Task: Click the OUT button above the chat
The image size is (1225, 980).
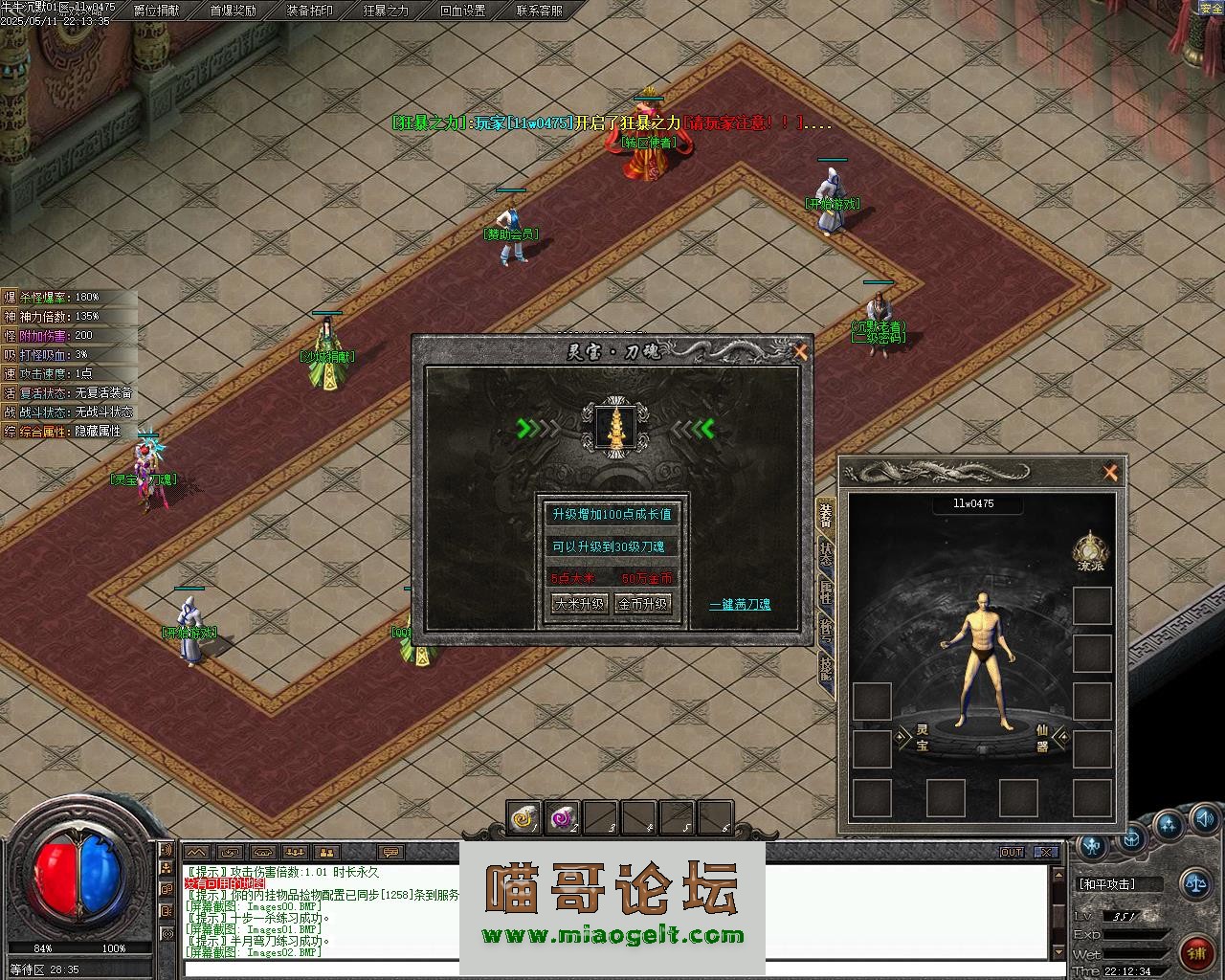Action: (1012, 852)
